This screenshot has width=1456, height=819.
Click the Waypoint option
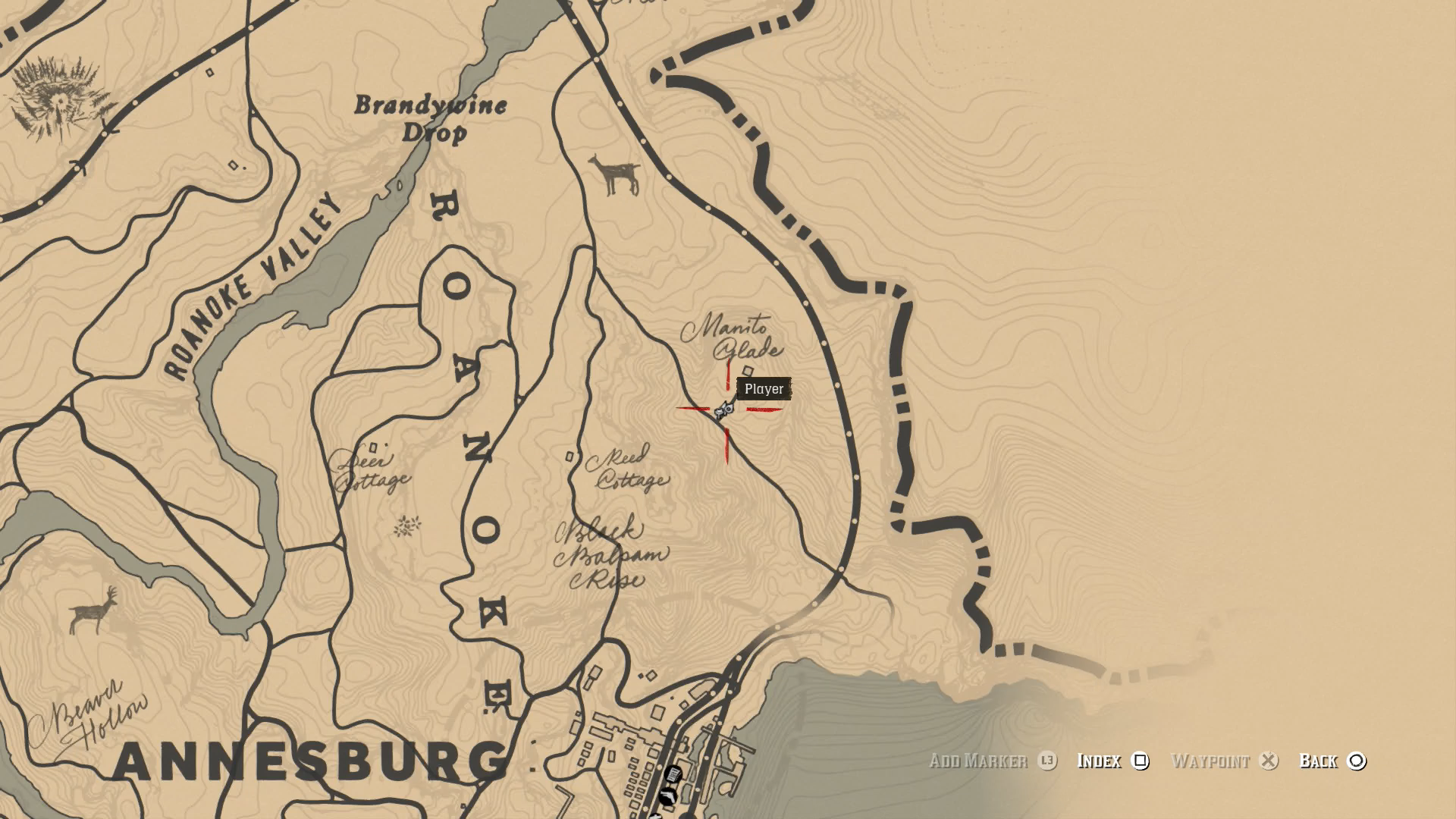coord(1212,761)
